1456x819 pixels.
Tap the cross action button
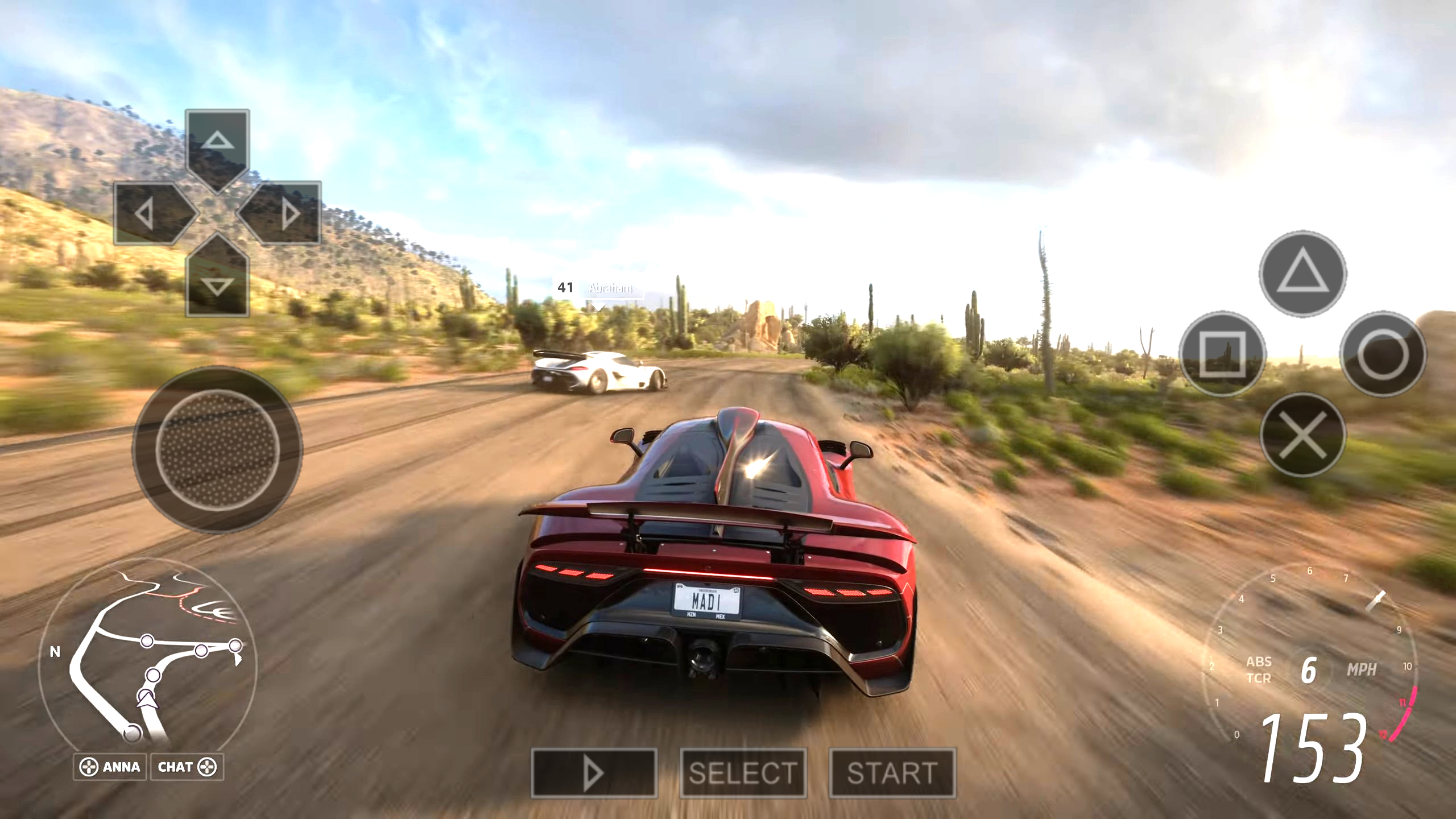pos(1302,435)
